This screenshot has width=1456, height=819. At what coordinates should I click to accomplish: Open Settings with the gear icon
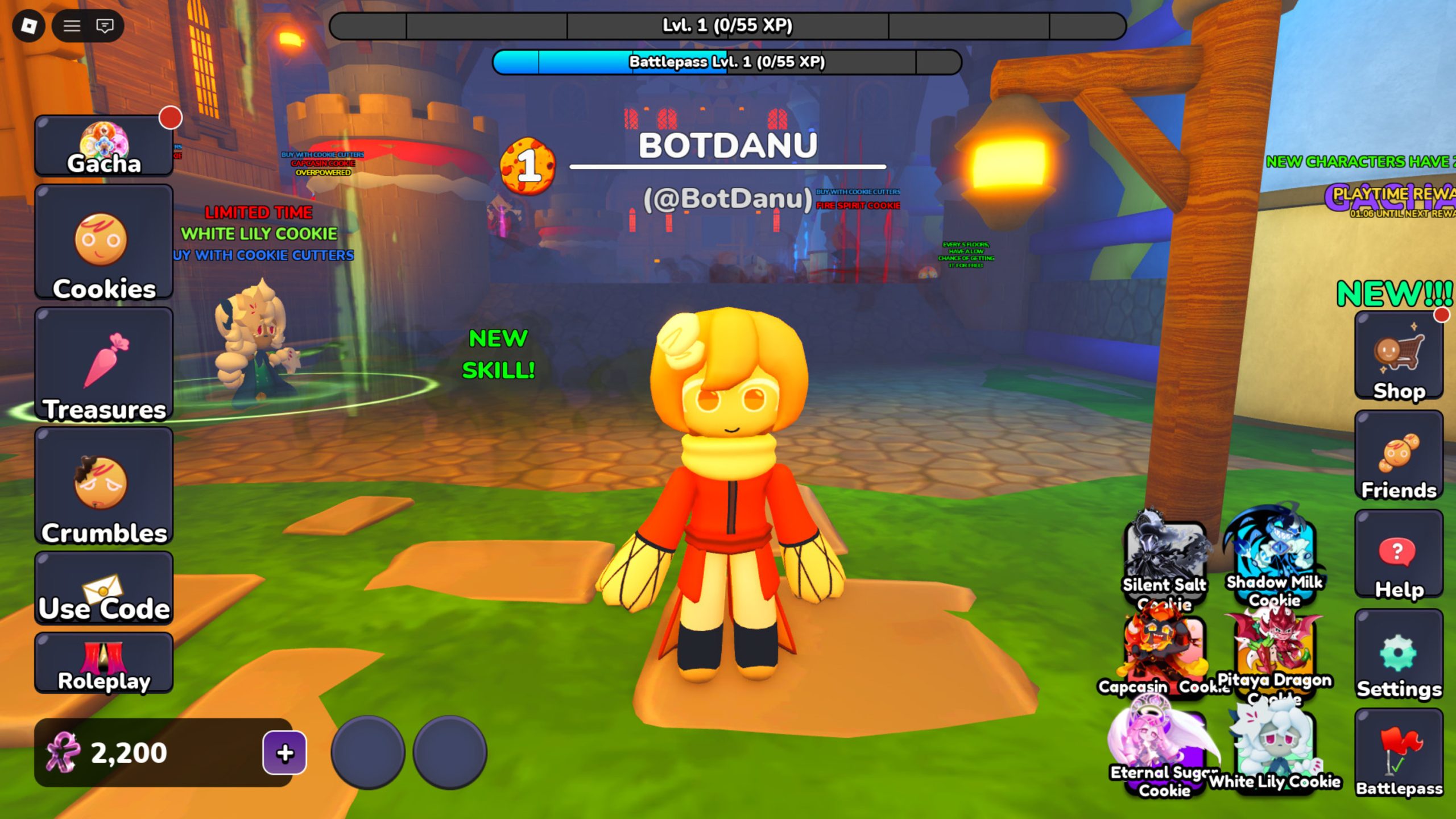(x=1399, y=655)
